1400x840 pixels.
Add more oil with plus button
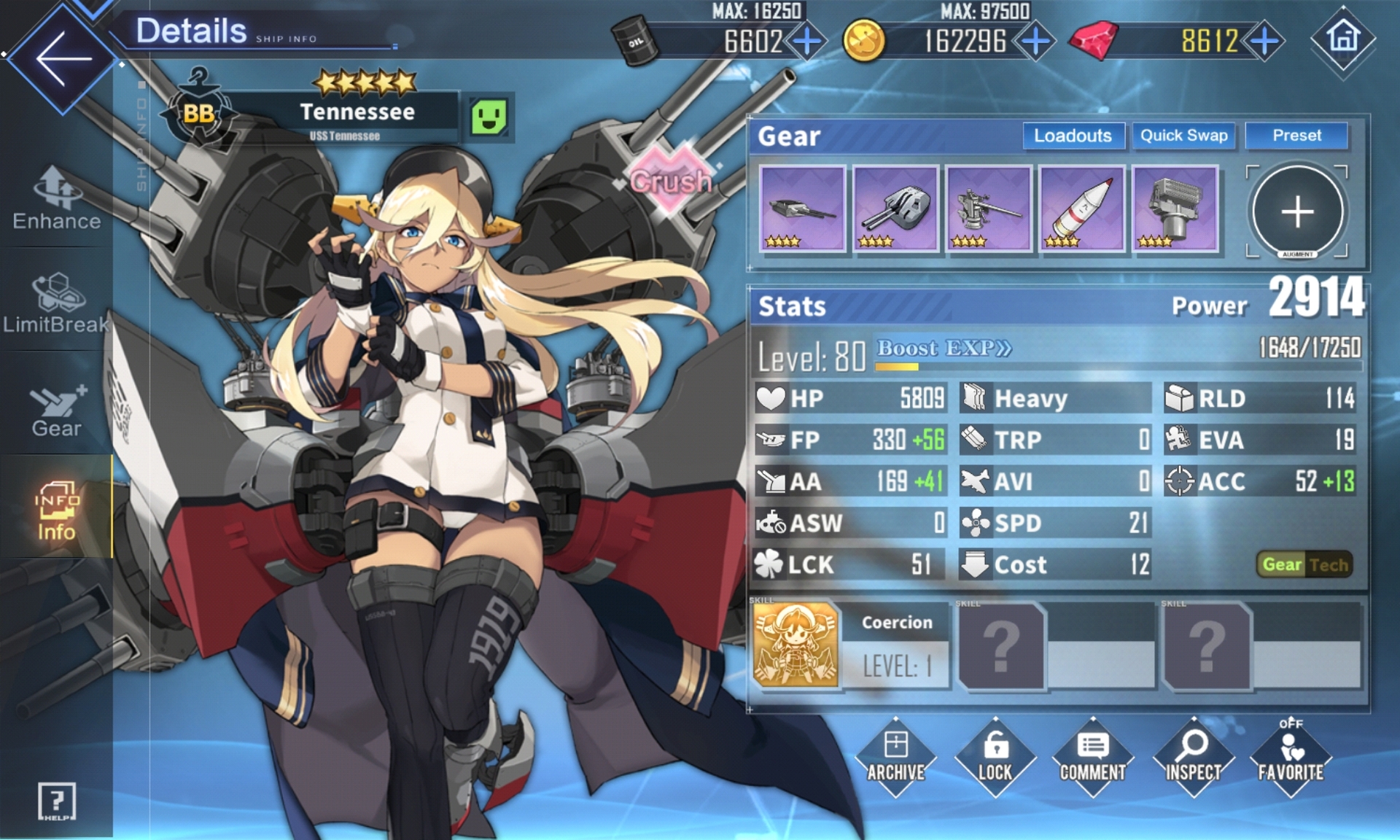tap(807, 42)
